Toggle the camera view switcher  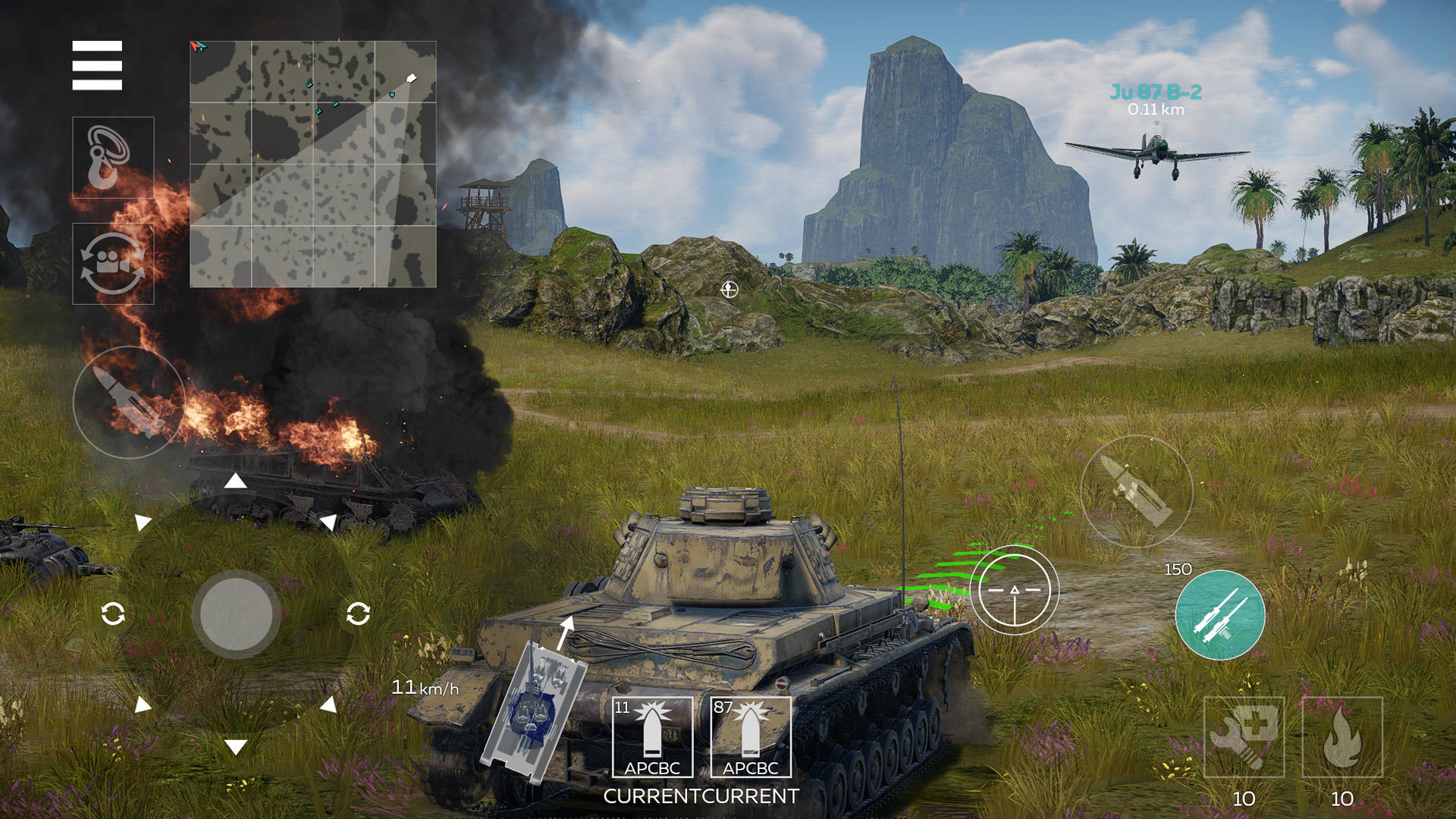110,262
